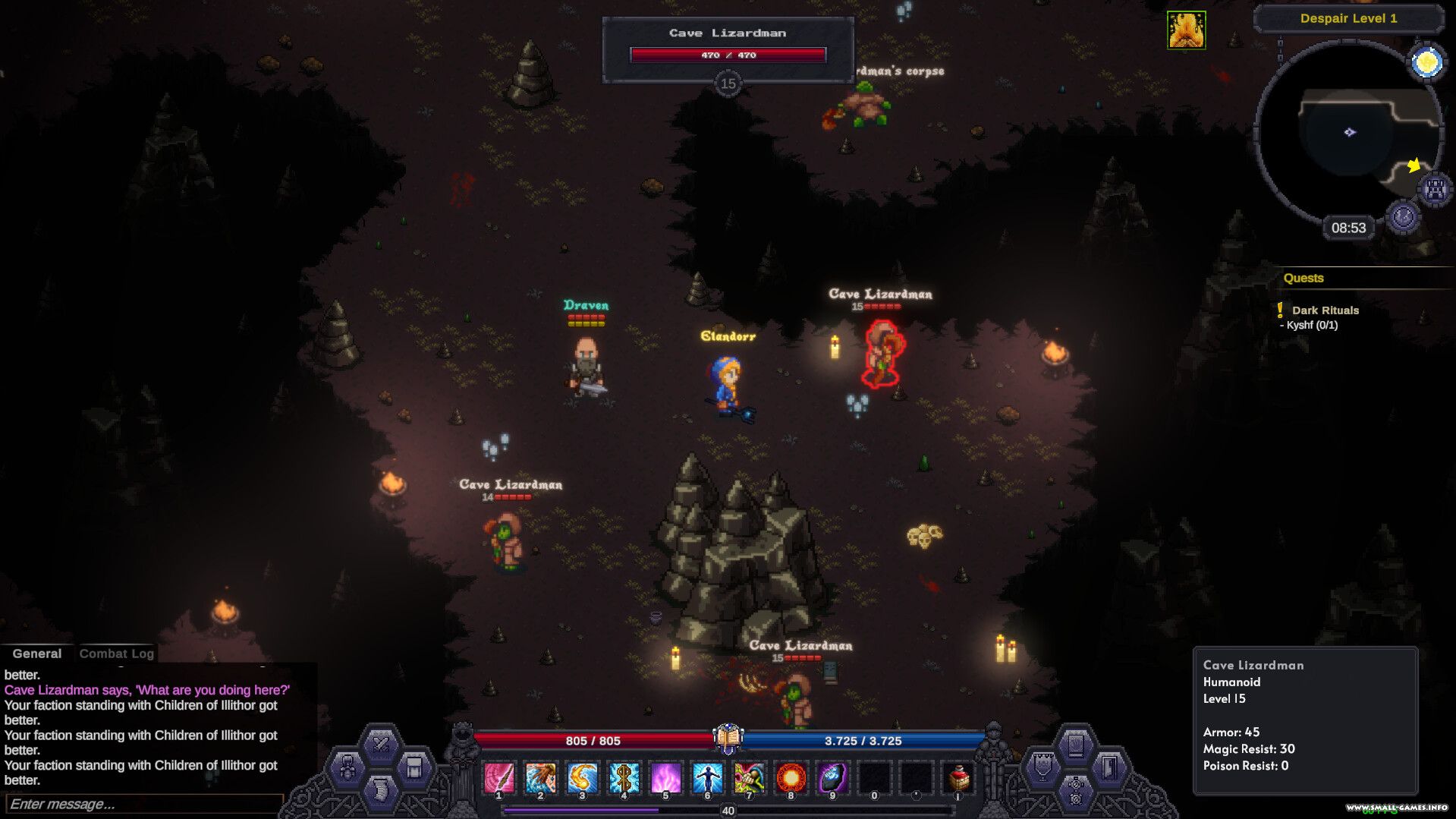Open the spellbook emblem between the bars

728,738
